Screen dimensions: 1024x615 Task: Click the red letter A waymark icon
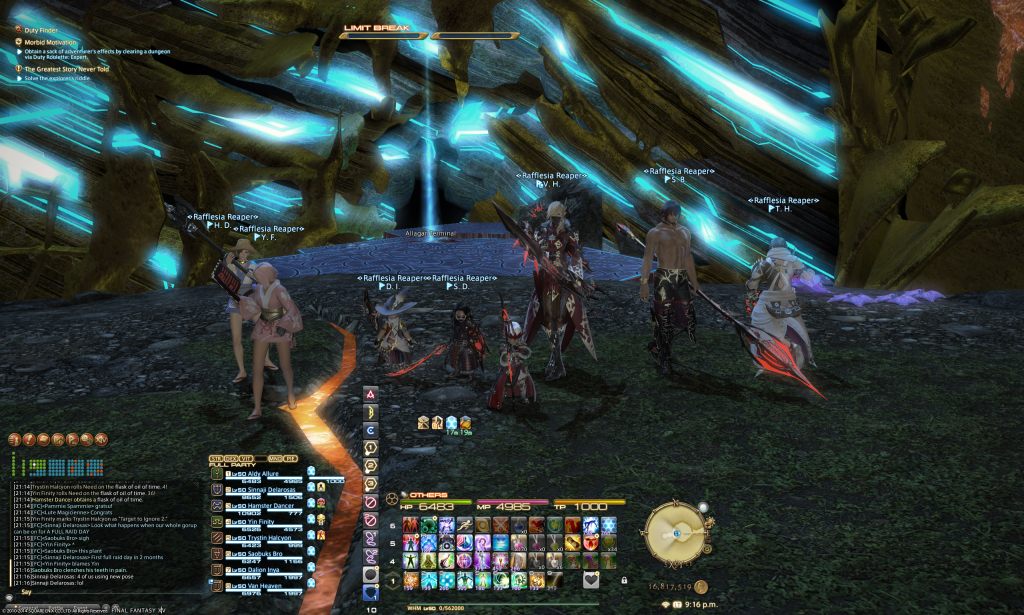tap(371, 393)
